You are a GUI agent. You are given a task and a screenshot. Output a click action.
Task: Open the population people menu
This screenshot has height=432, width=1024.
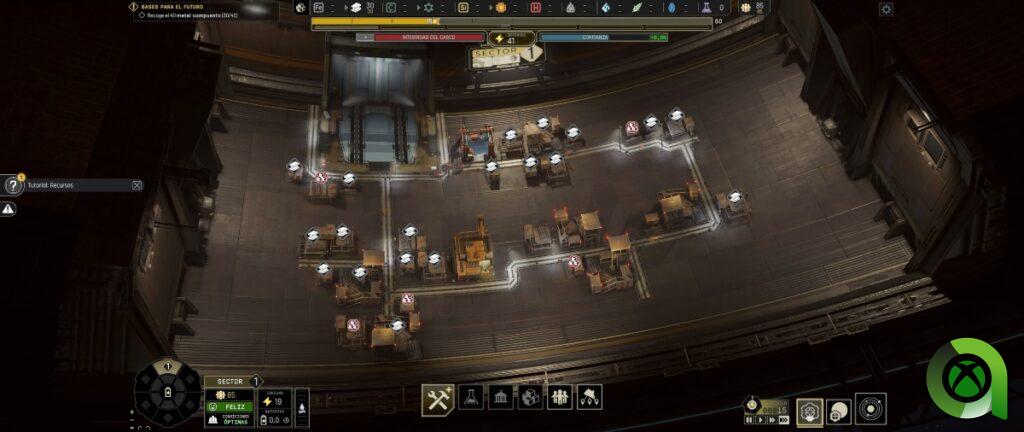560,397
